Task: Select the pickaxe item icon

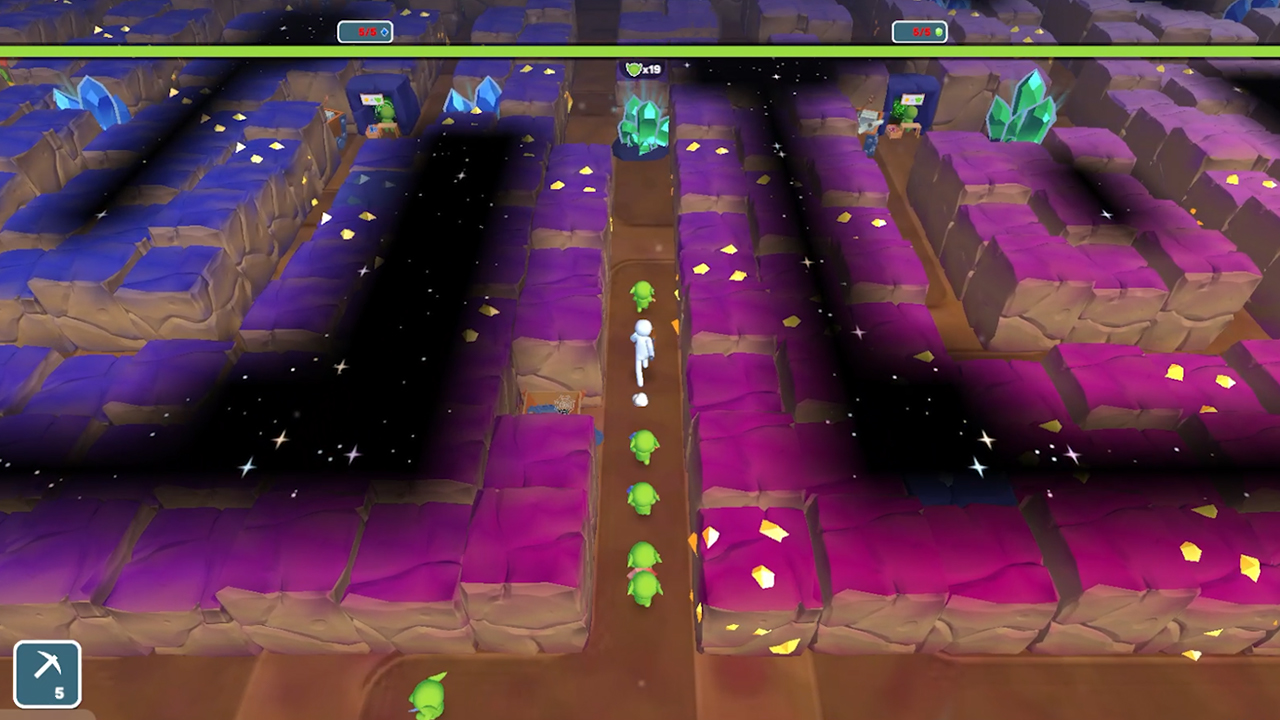Action: [47, 665]
